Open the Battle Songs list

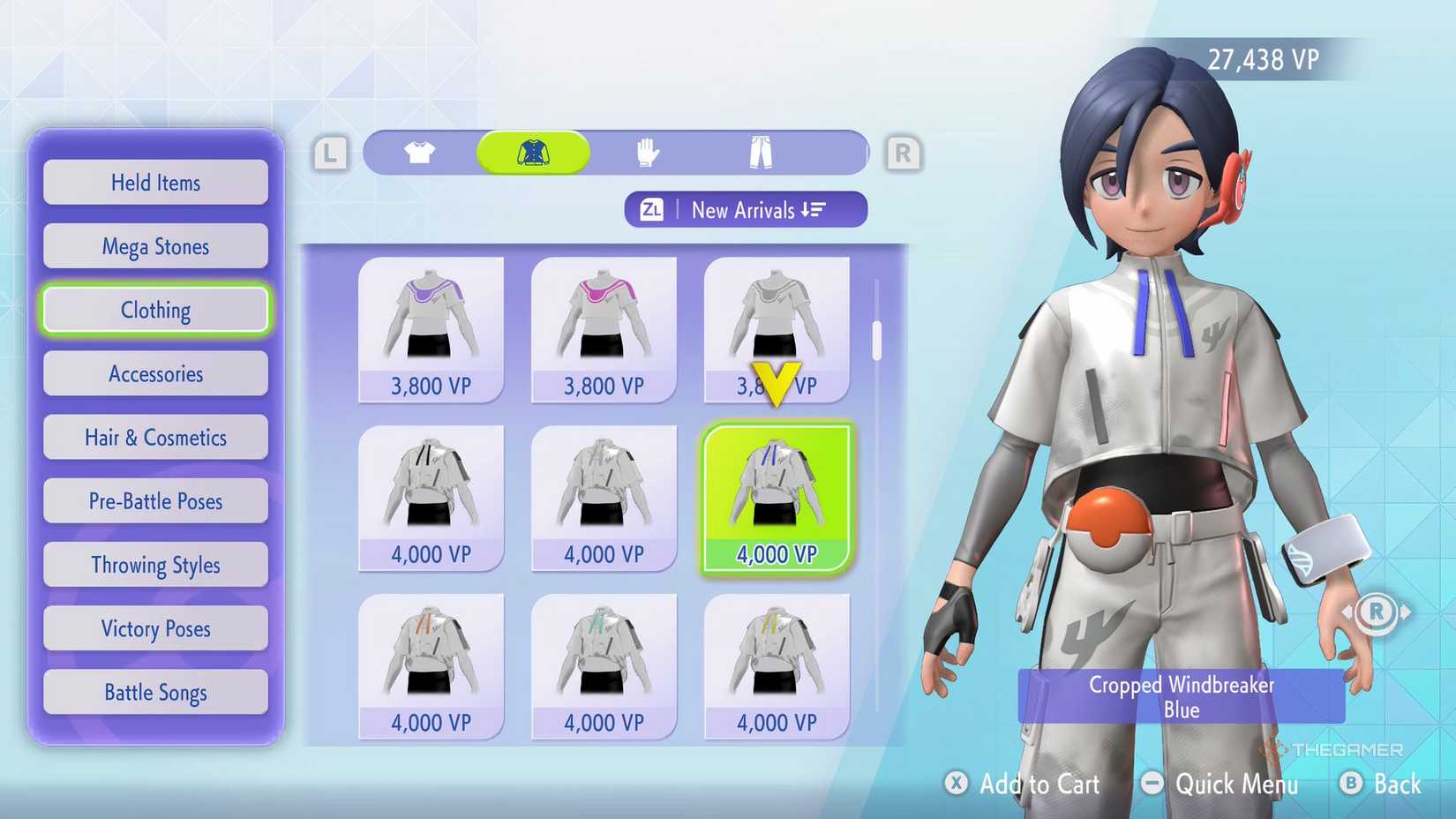click(x=155, y=692)
